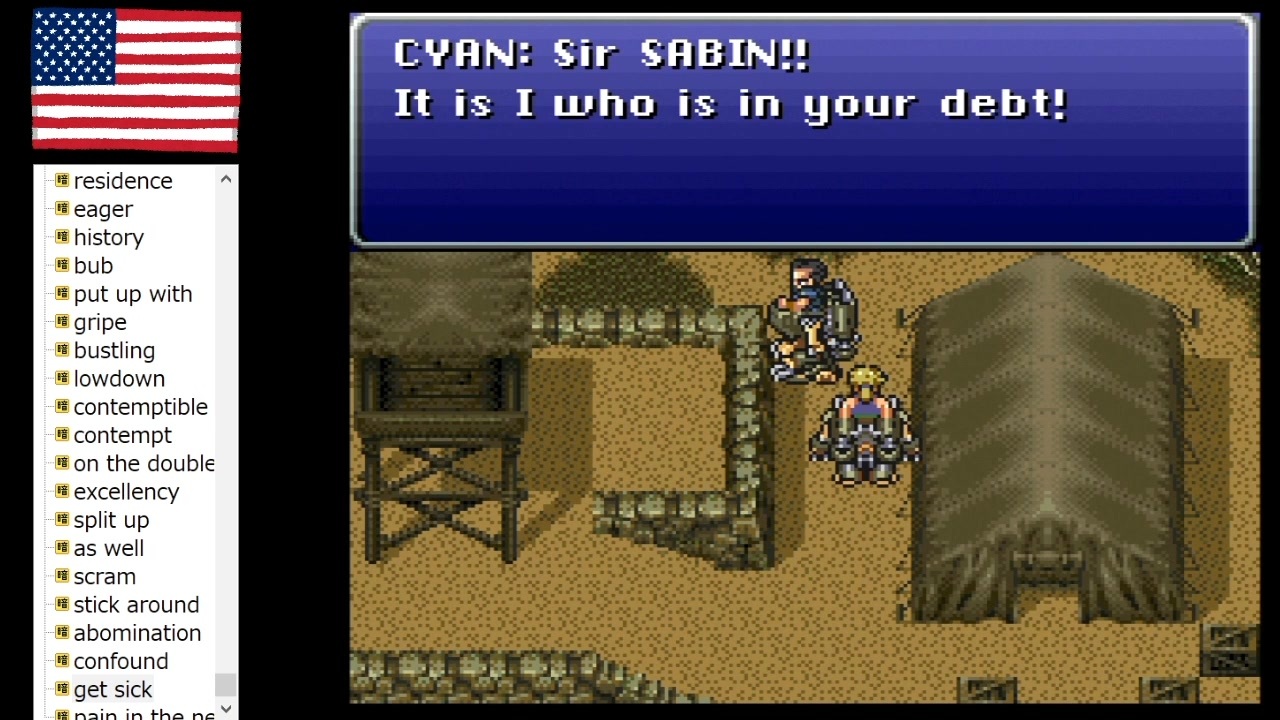This screenshot has width=1280, height=720.
Task: Select the word "lowdown" in the list
Action: 119,378
